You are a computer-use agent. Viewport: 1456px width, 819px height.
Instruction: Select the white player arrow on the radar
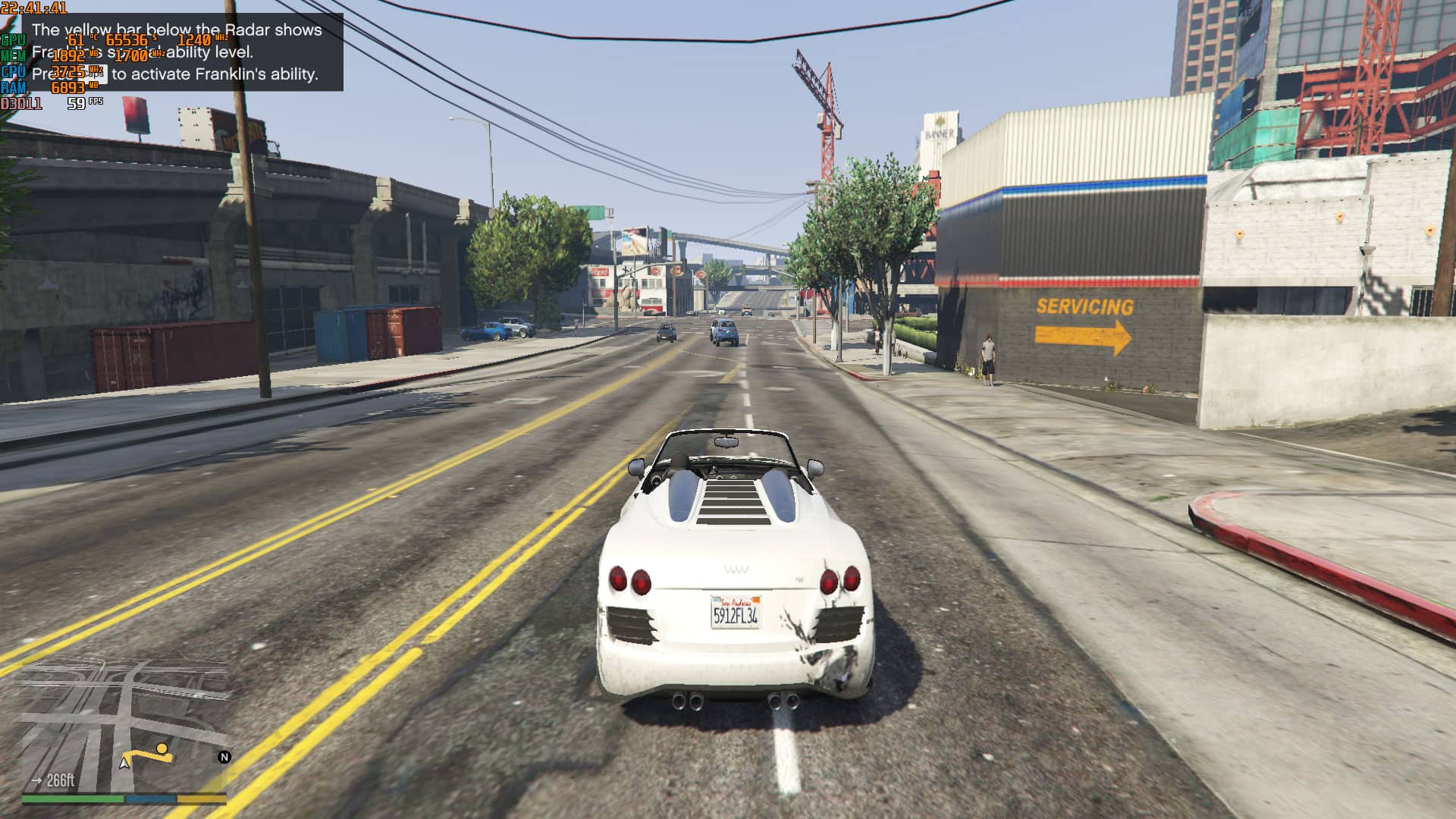[x=124, y=762]
